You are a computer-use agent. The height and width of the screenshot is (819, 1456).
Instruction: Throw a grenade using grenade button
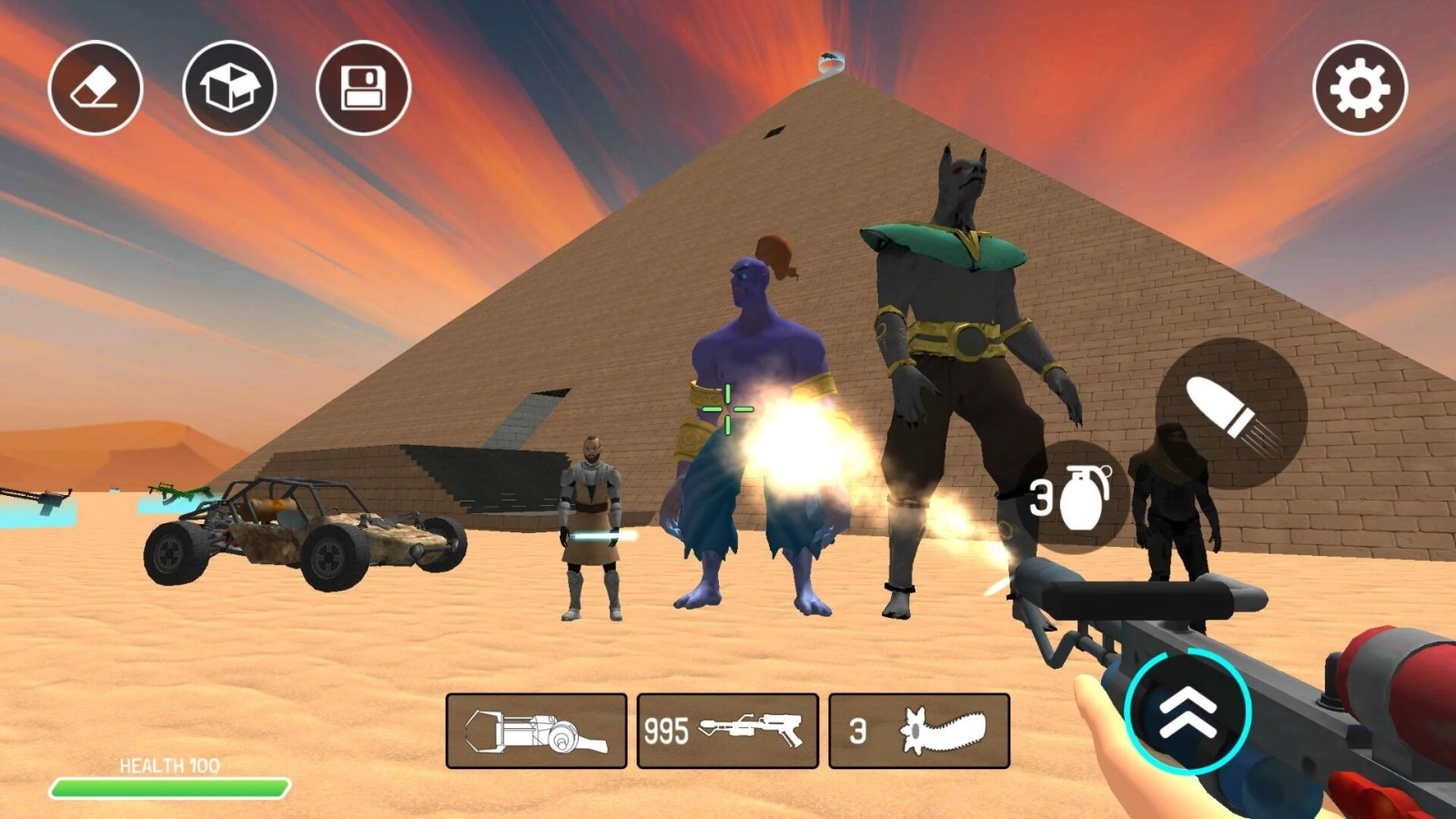click(x=1074, y=497)
